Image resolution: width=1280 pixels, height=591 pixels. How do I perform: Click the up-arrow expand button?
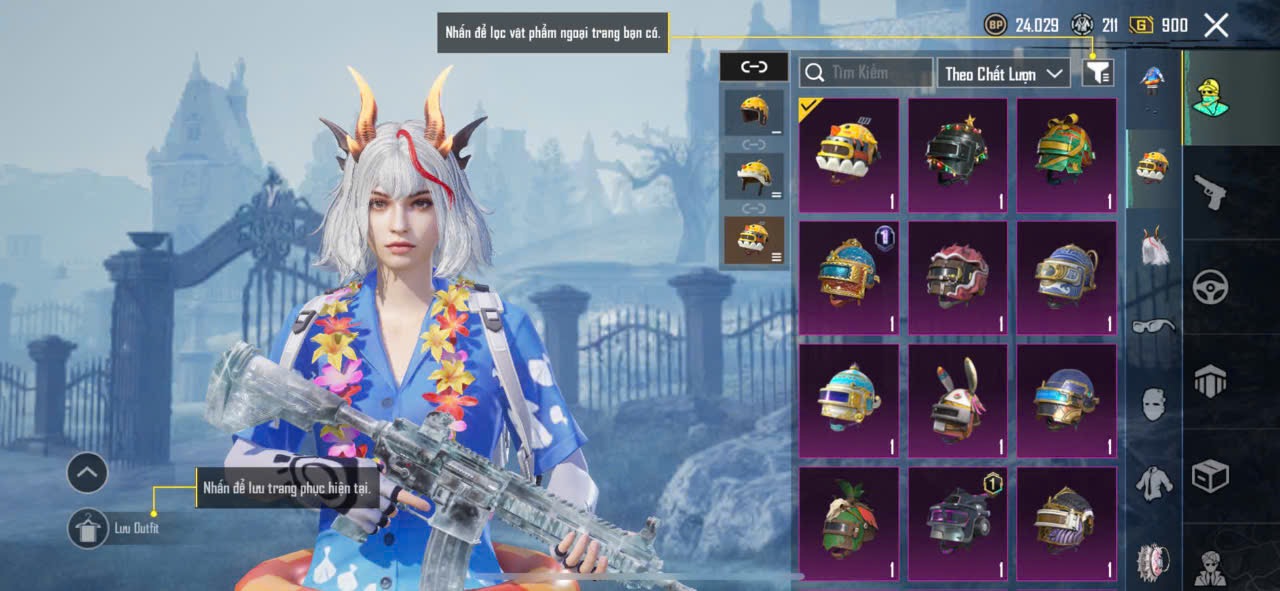point(87,472)
